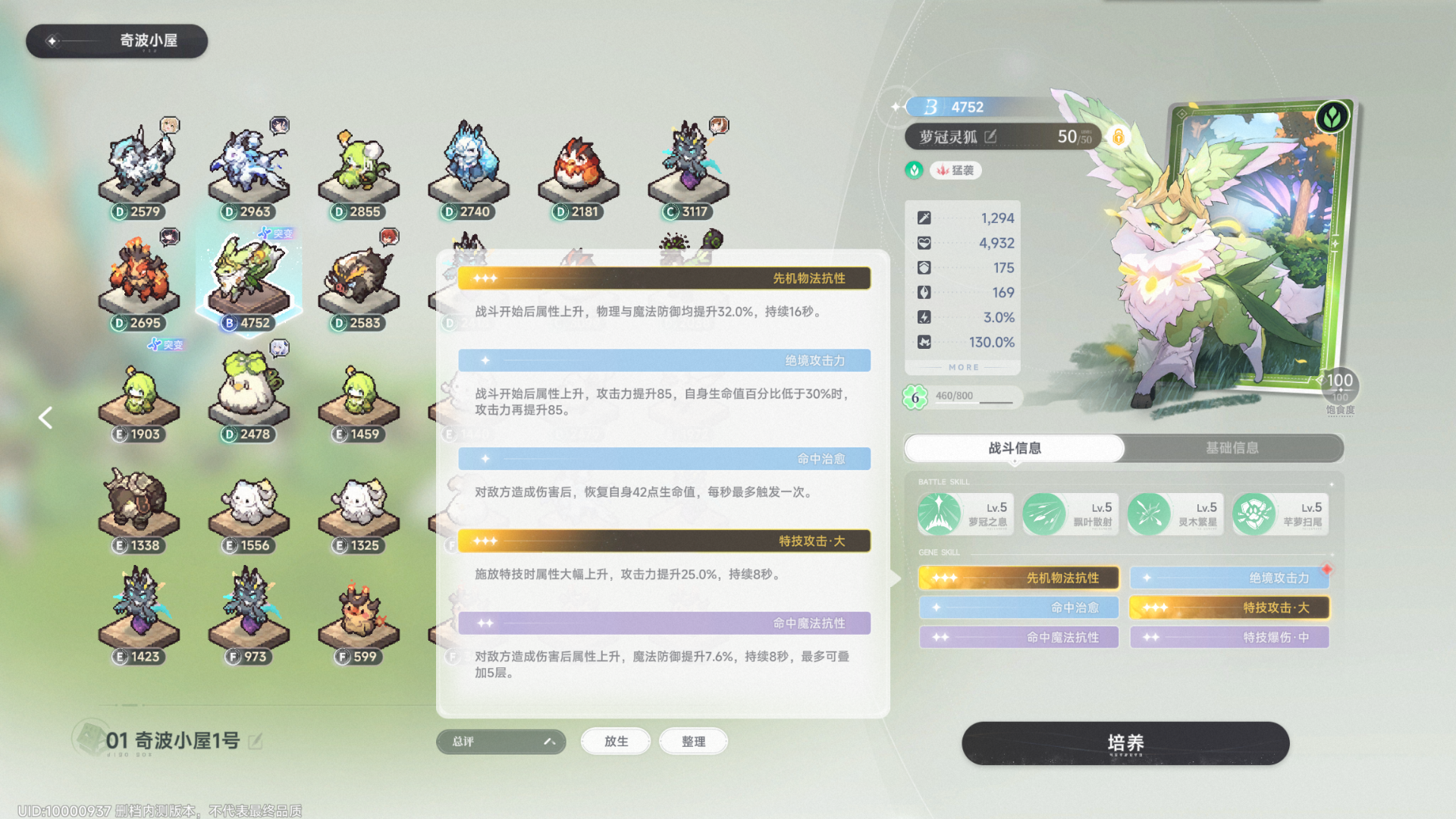1456x819 pixels.
Task: Select the 飘叶散射 battle skill icon
Action: (x=1044, y=513)
